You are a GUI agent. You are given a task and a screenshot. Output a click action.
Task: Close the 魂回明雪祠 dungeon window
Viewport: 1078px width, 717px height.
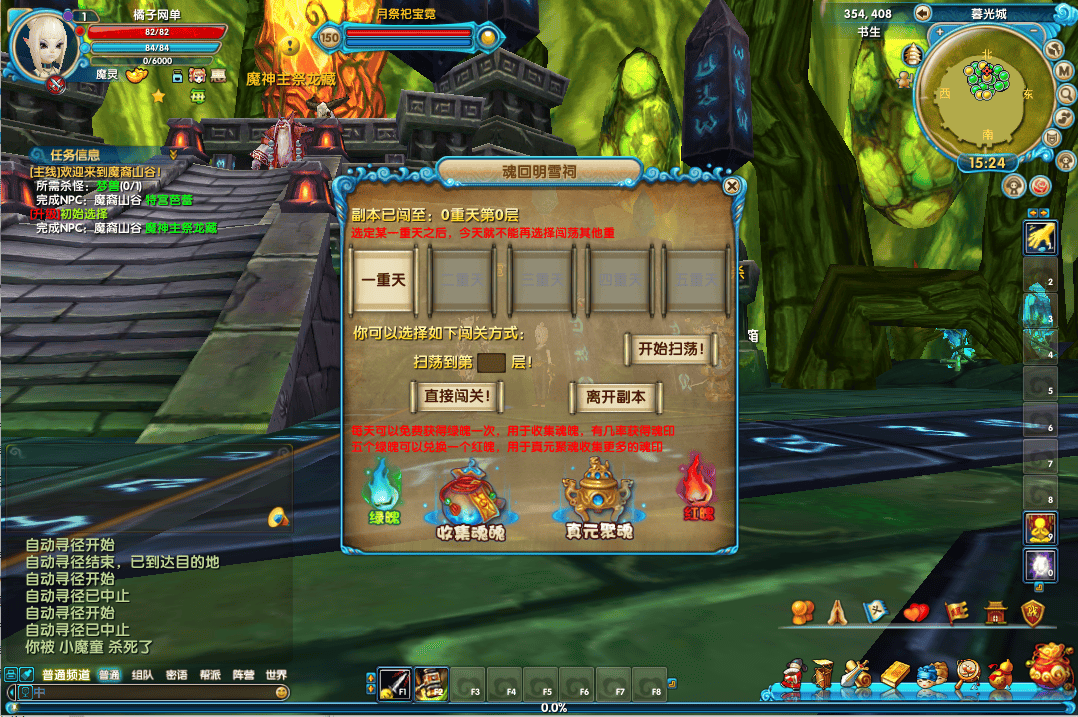tap(732, 186)
